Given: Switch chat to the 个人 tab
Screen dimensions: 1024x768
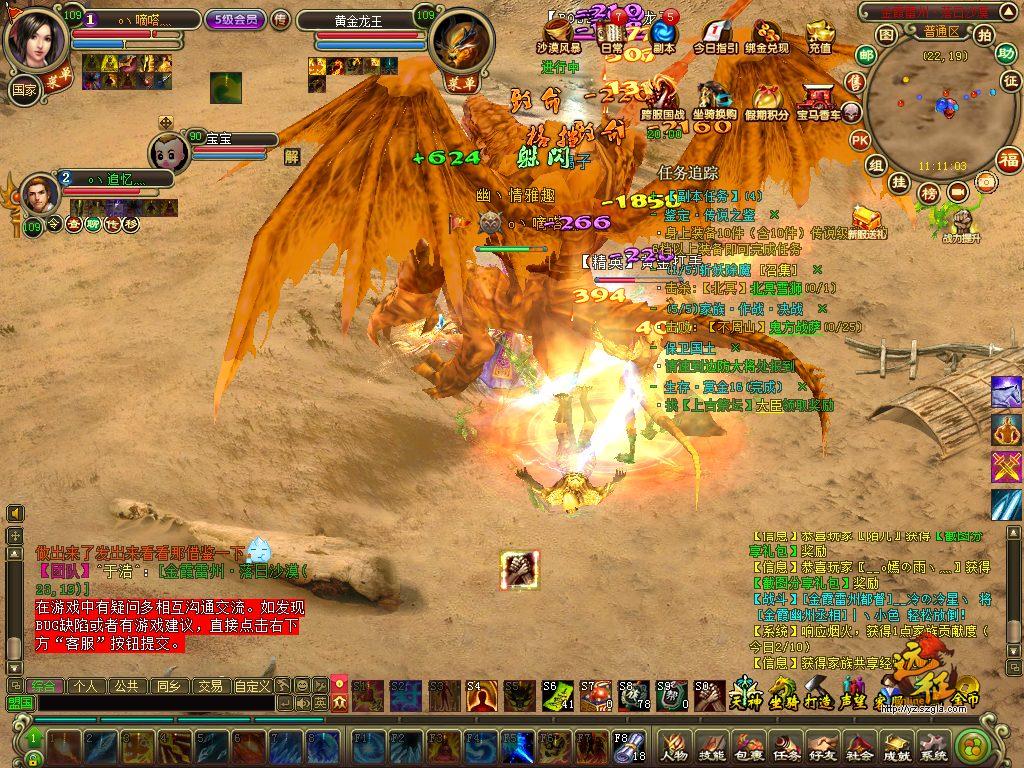Looking at the screenshot, I should coord(86,686).
